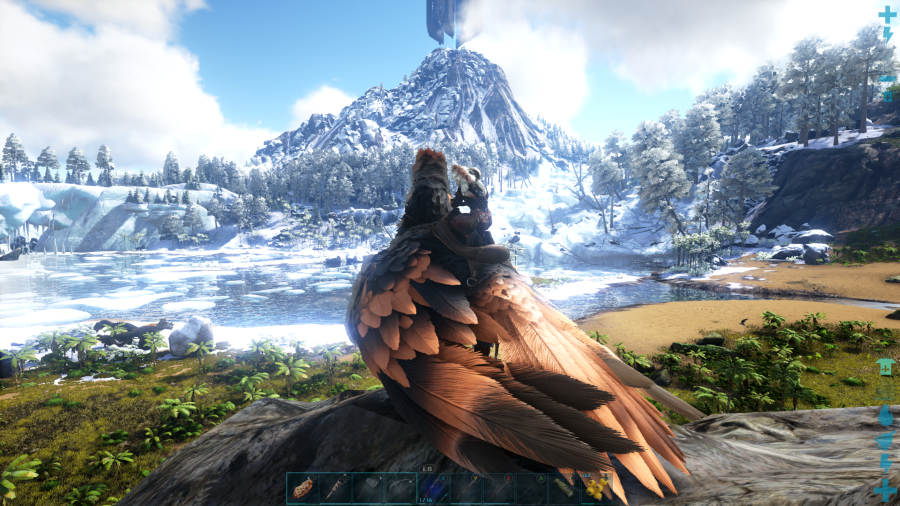Select the pickaxe in the hotbar
Screen dimensions: 900x506
coord(401,488)
